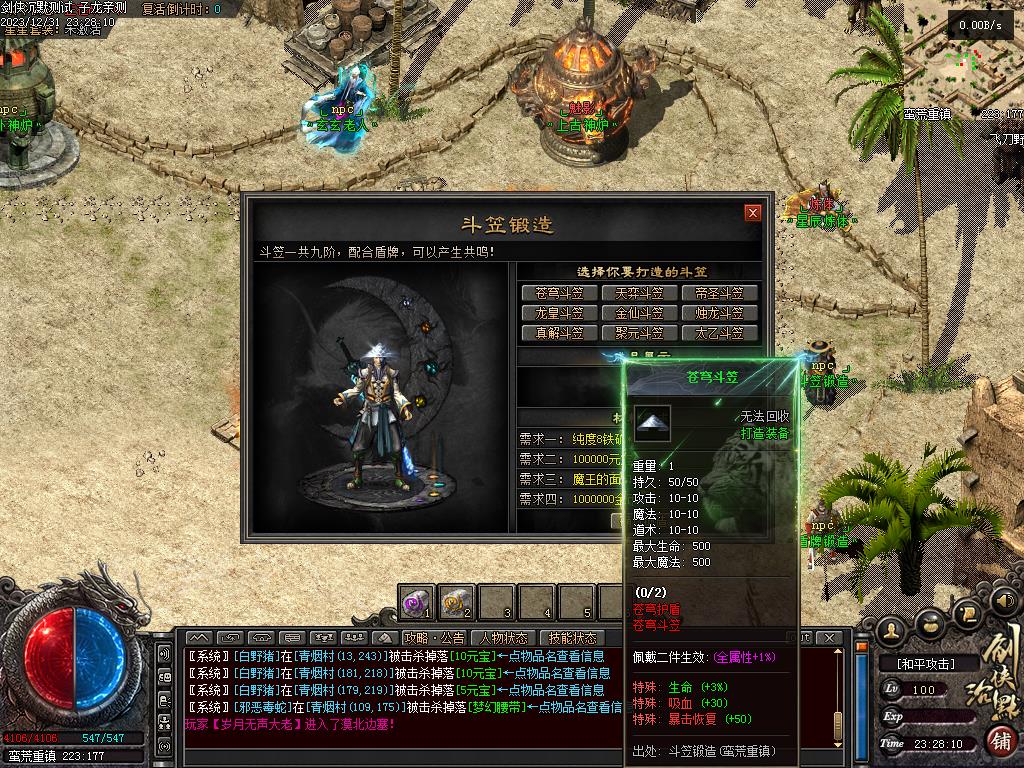Viewport: 1024px width, 768px height.
Task: Select the 苍穹斗笠 hat option
Action: point(559,293)
